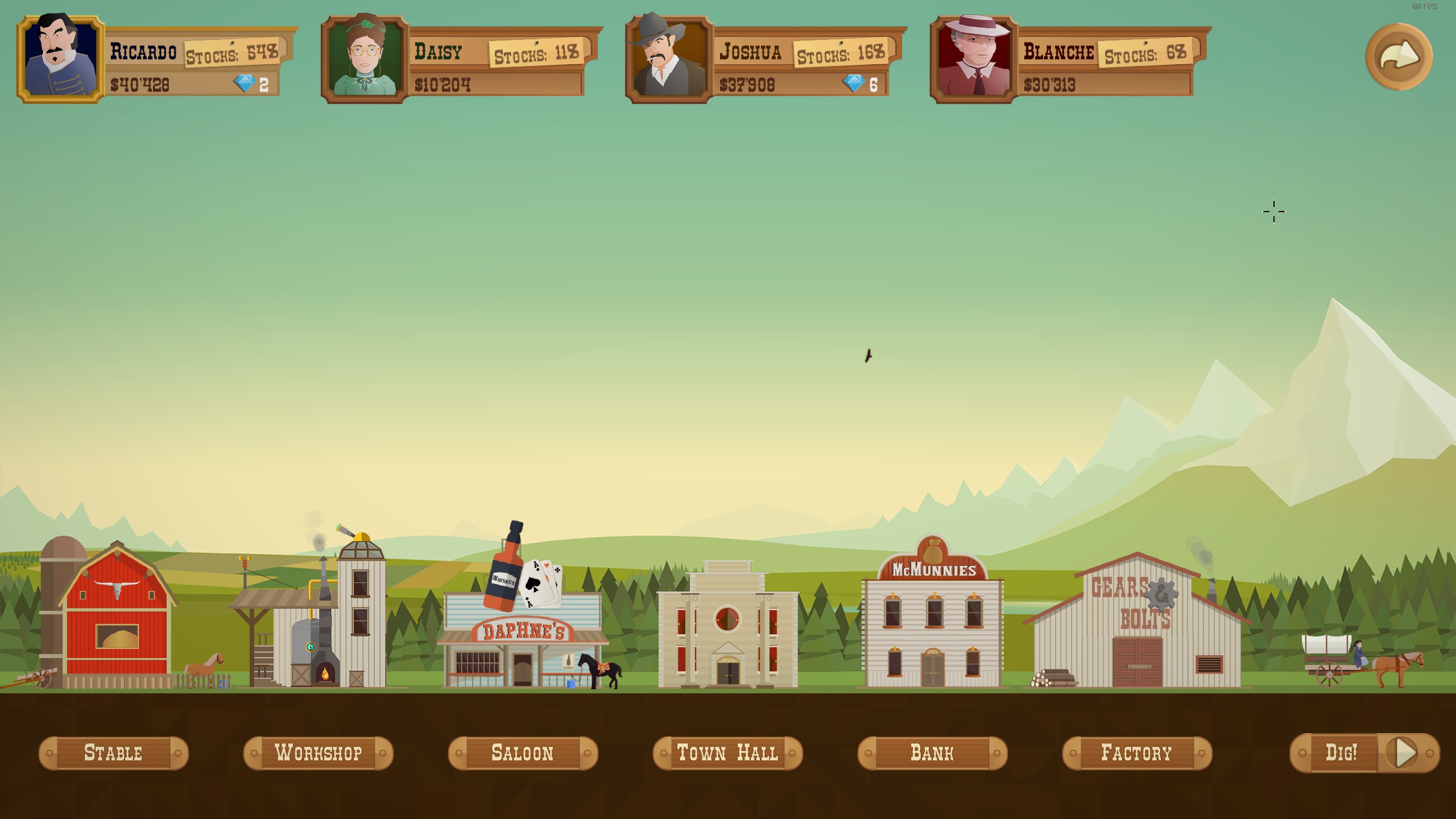Viewport: 1456px width, 819px height.
Task: Show Joshua's player portrait
Action: click(669, 59)
